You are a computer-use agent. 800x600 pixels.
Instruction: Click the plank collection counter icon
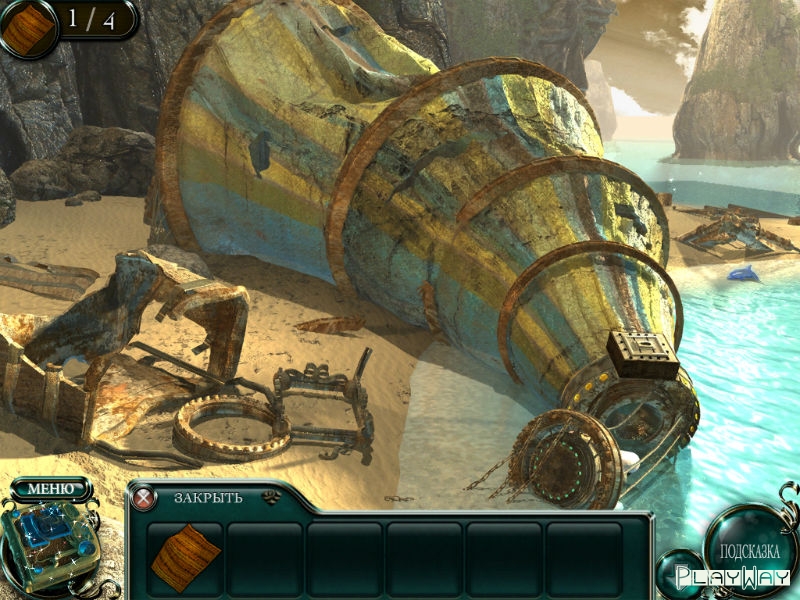(29, 27)
